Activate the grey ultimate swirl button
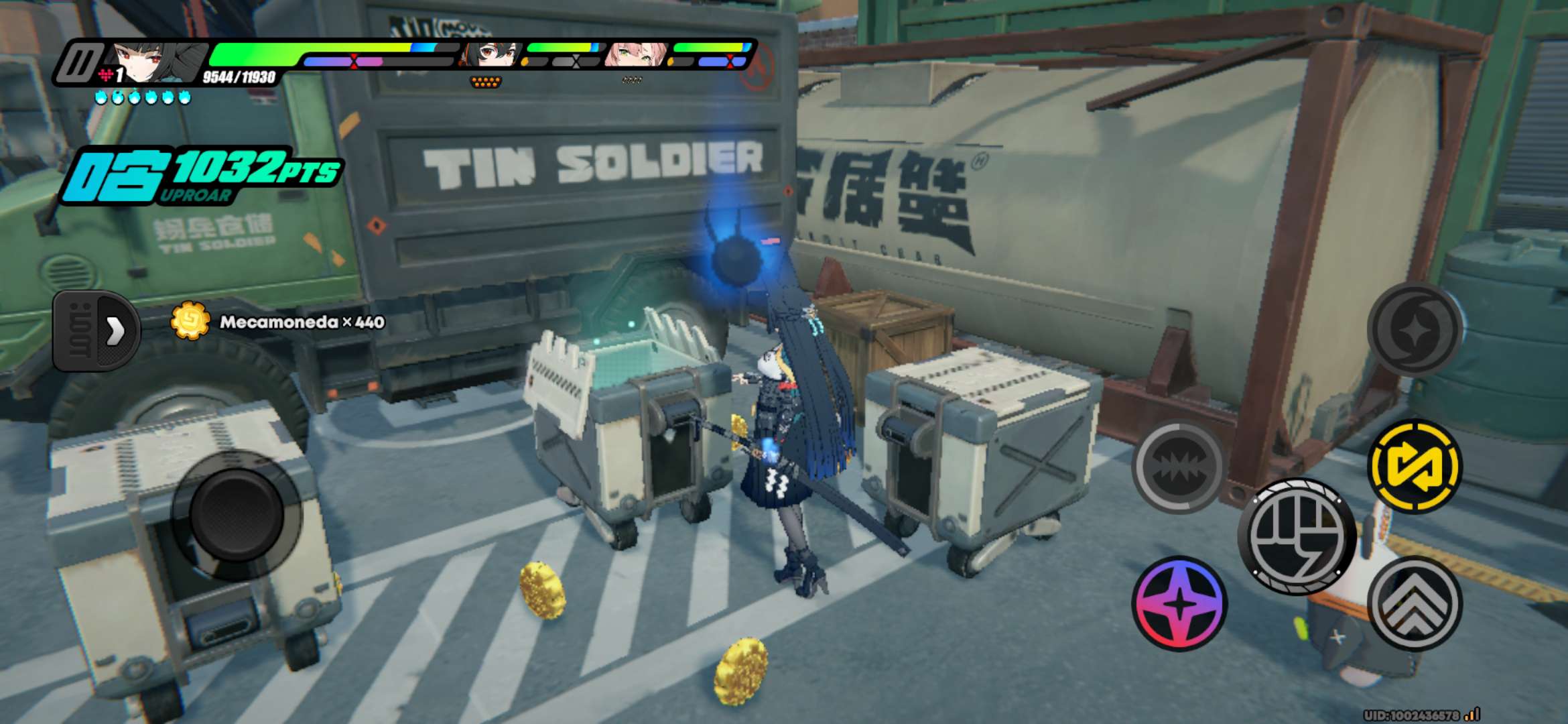 [x=1415, y=328]
